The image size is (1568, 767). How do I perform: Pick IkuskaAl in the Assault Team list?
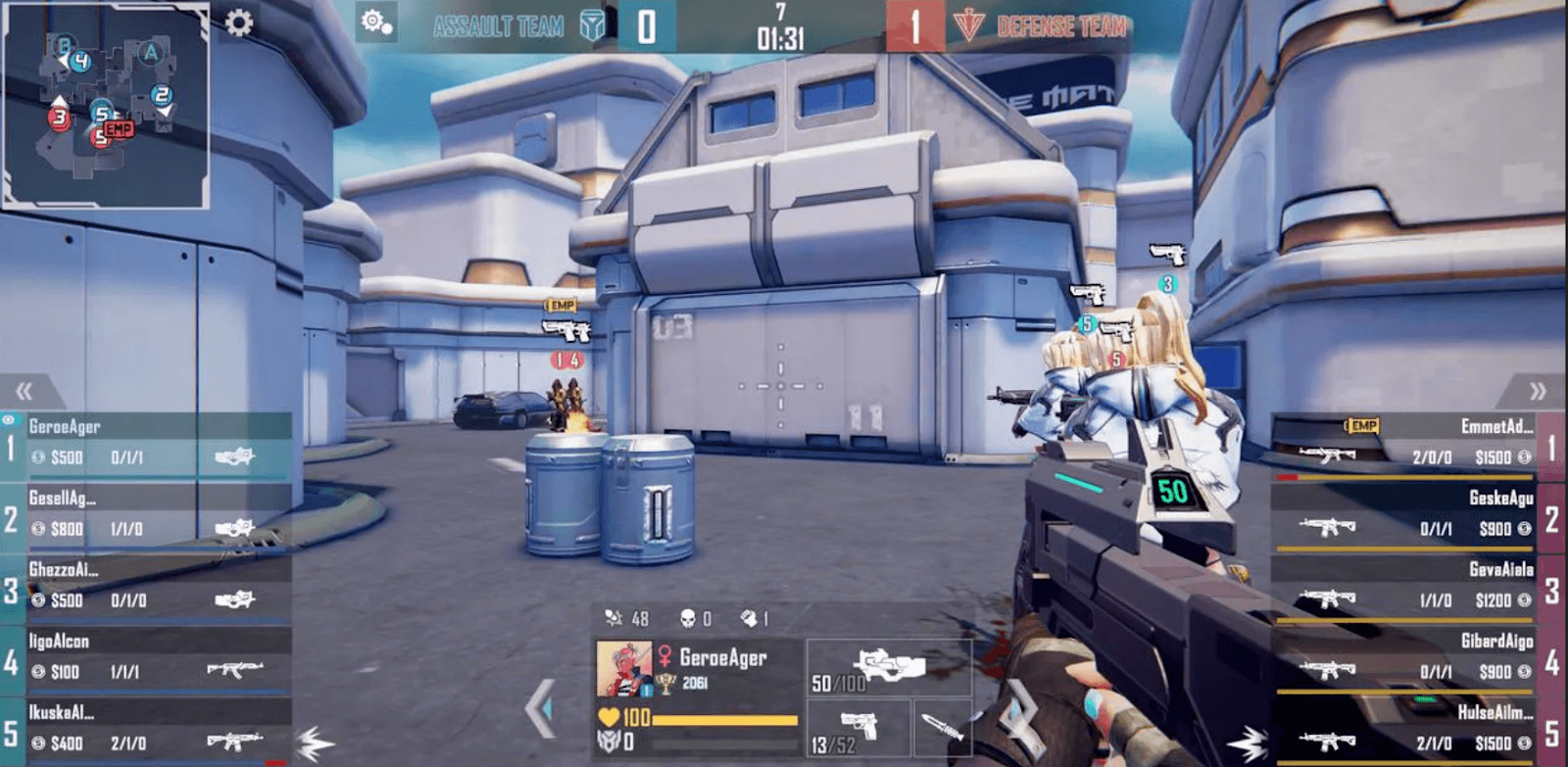(x=147, y=731)
